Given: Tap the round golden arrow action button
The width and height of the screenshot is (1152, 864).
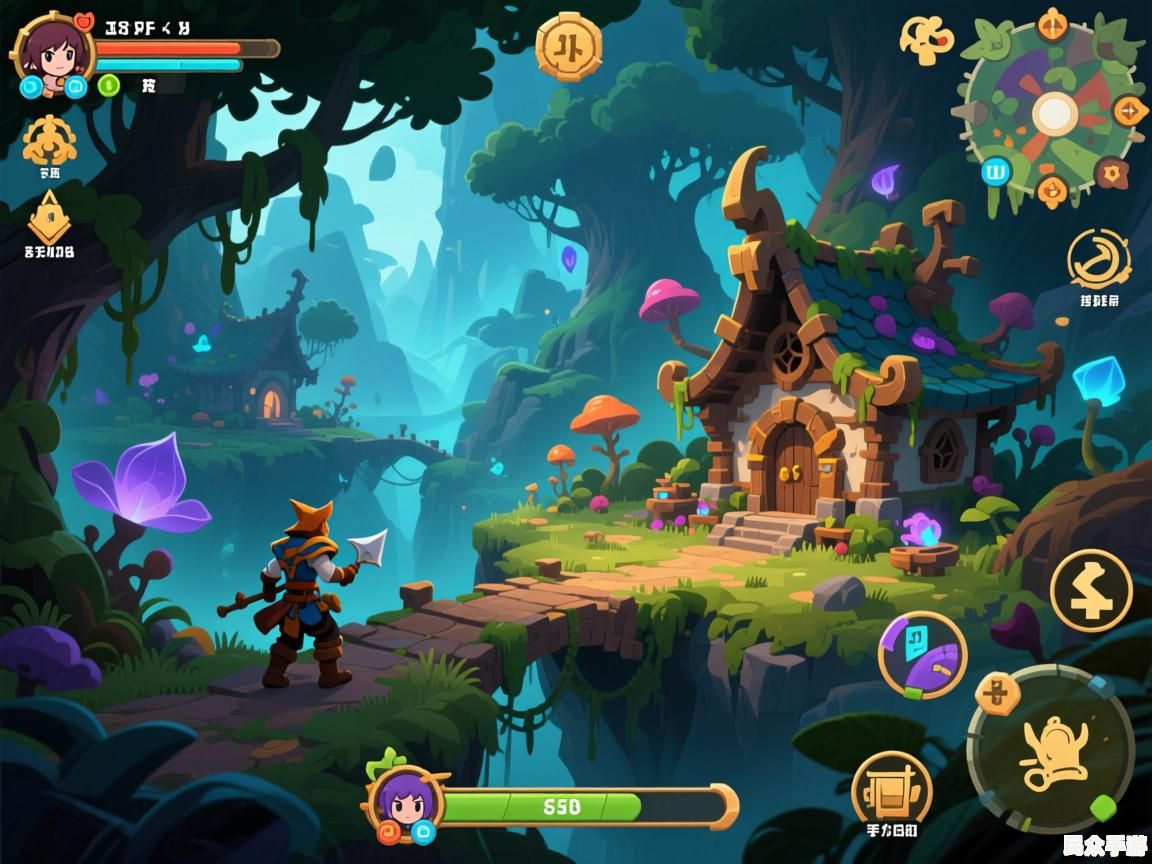Looking at the screenshot, I should (1091, 590).
